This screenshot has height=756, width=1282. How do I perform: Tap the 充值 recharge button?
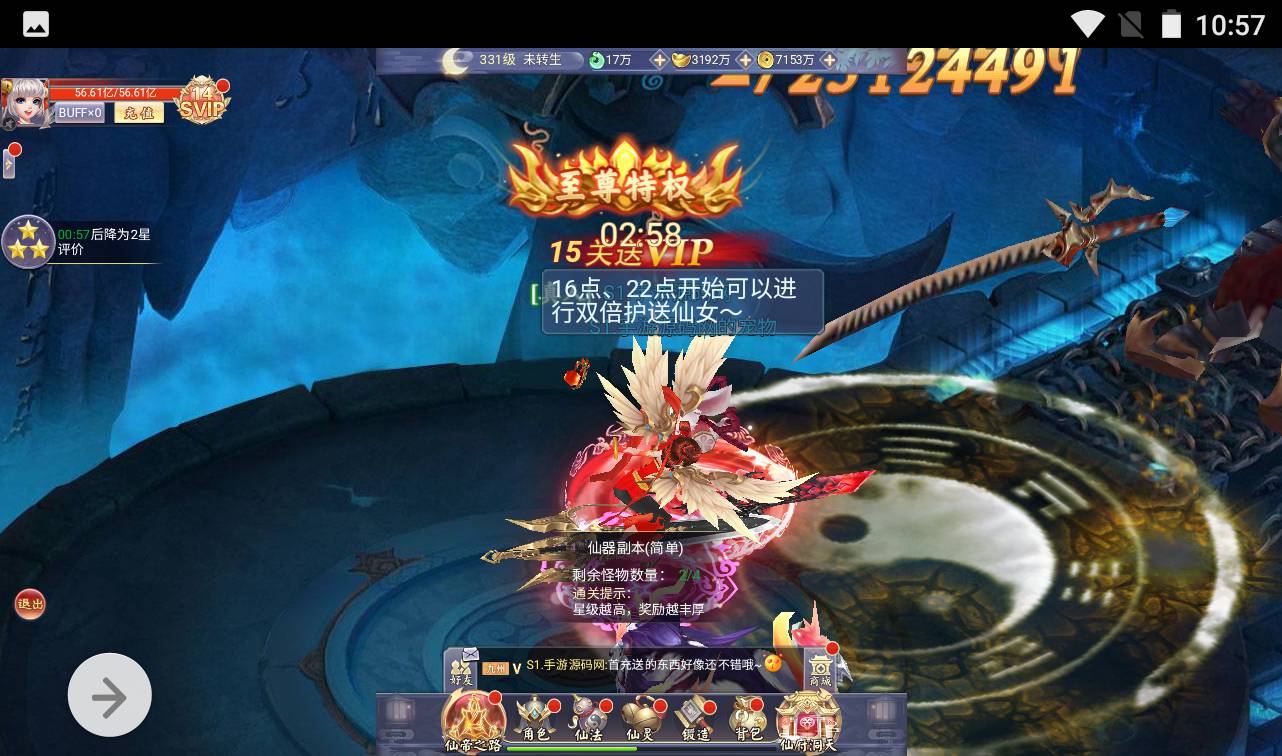click(138, 113)
